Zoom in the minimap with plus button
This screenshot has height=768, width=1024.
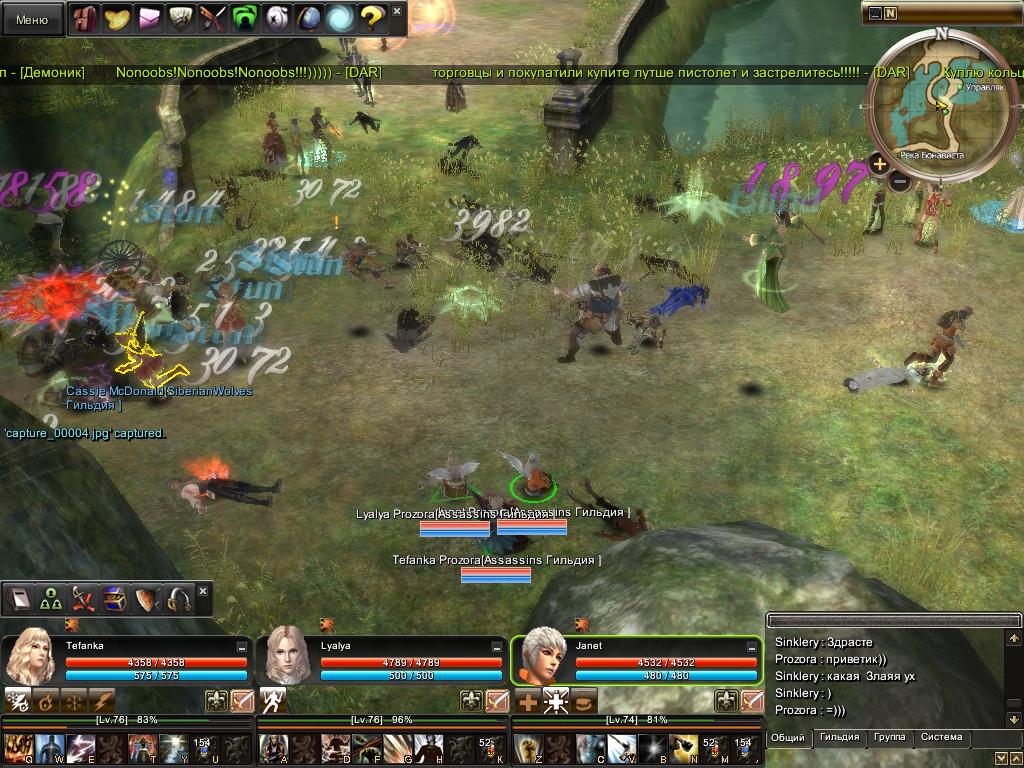pos(879,164)
